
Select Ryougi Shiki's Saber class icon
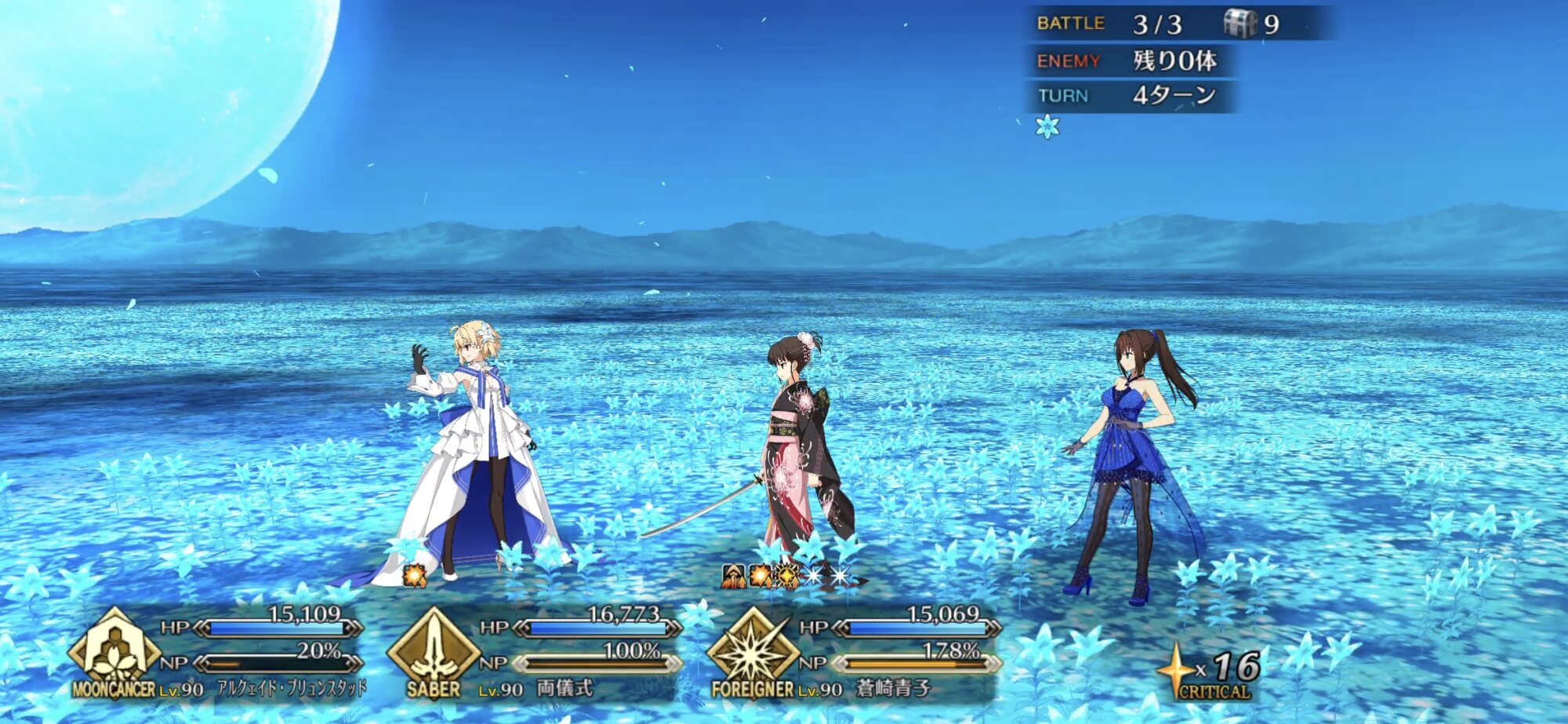pos(433,649)
